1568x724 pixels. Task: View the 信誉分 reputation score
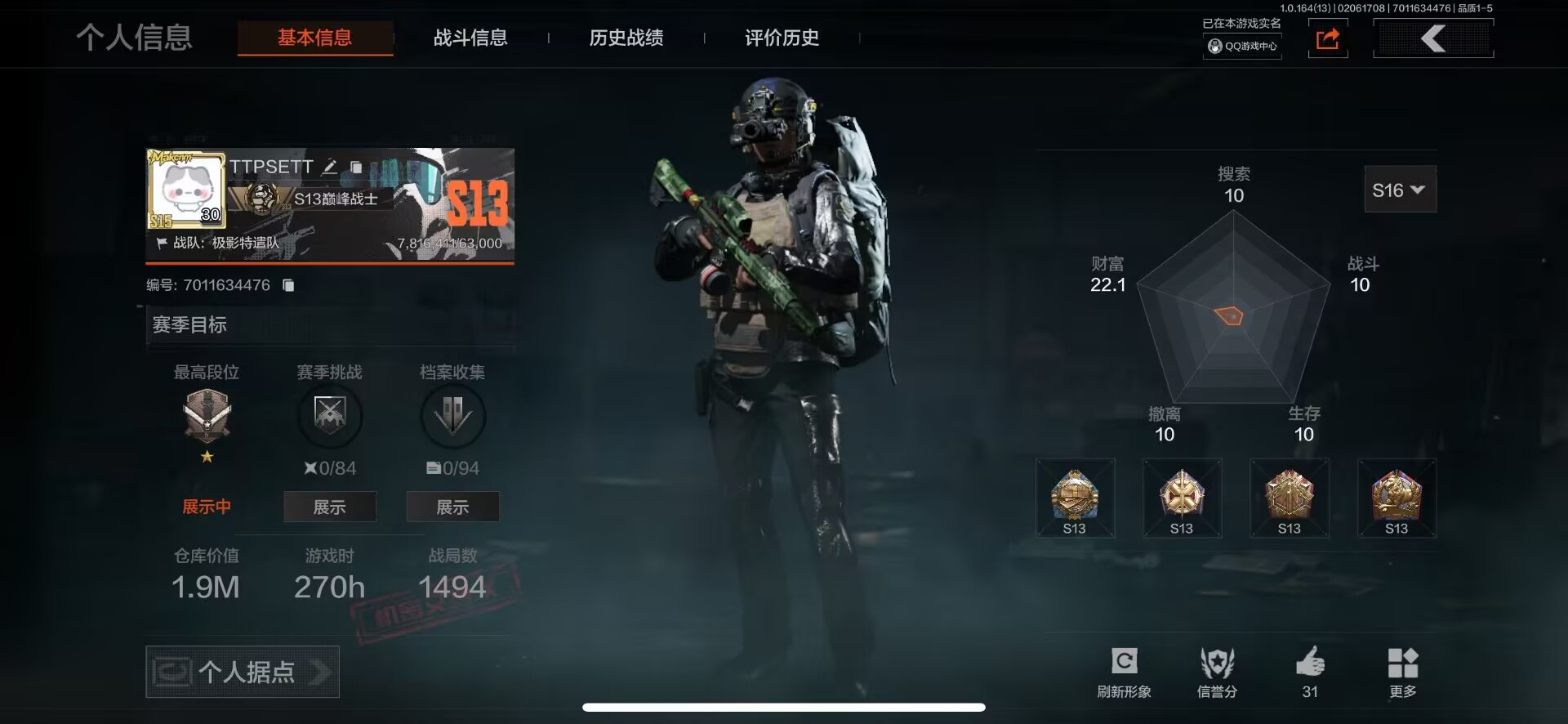click(1217, 672)
